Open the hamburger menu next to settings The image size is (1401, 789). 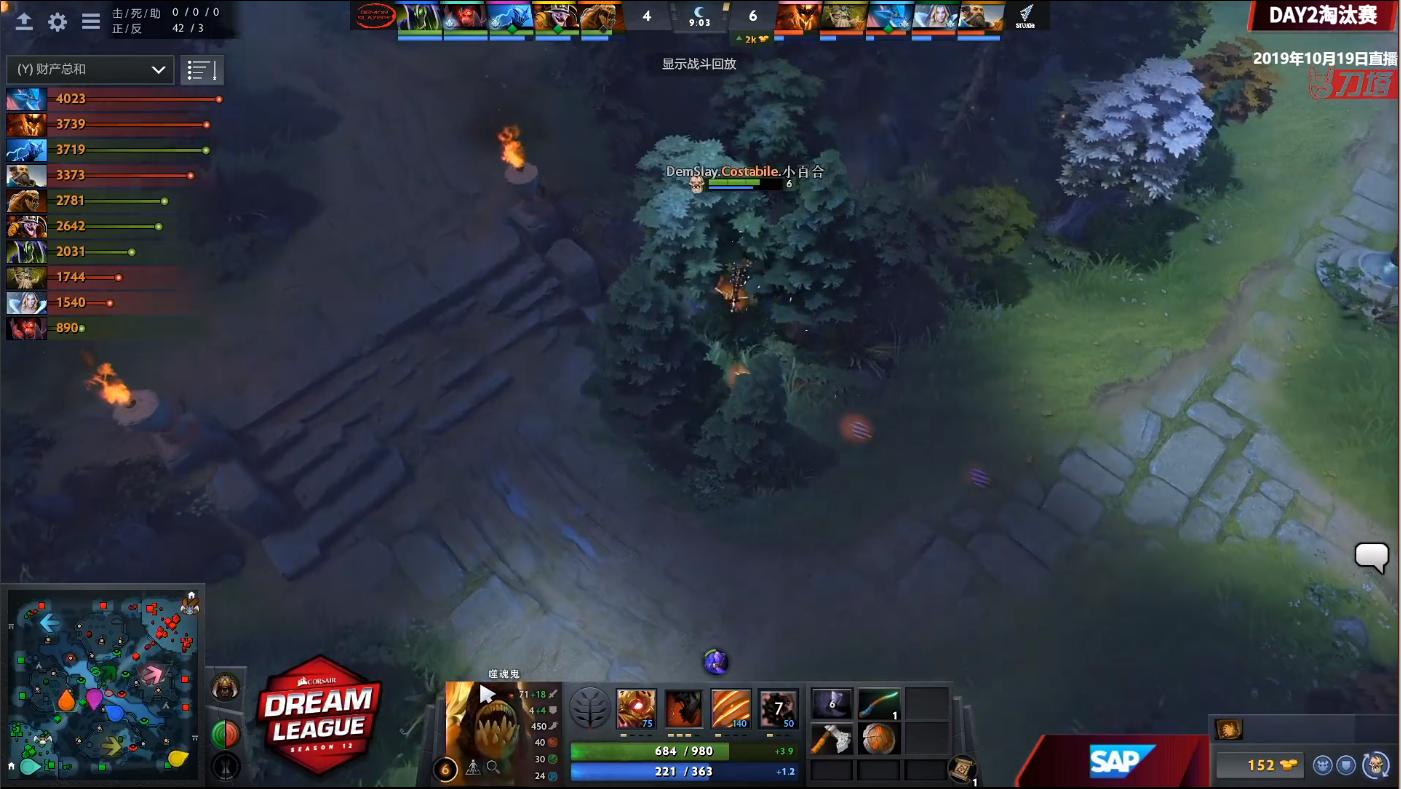(89, 22)
